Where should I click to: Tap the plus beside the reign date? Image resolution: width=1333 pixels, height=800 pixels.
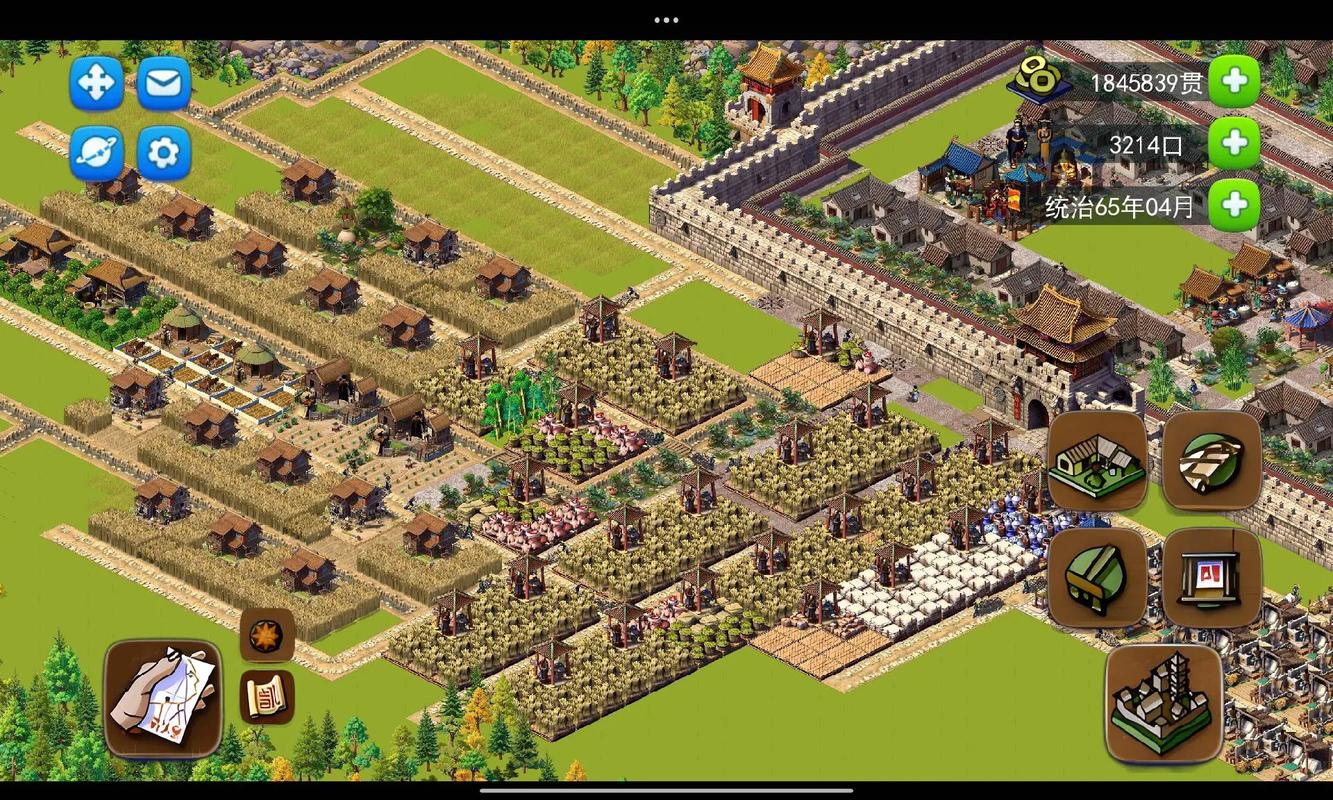[1234, 206]
